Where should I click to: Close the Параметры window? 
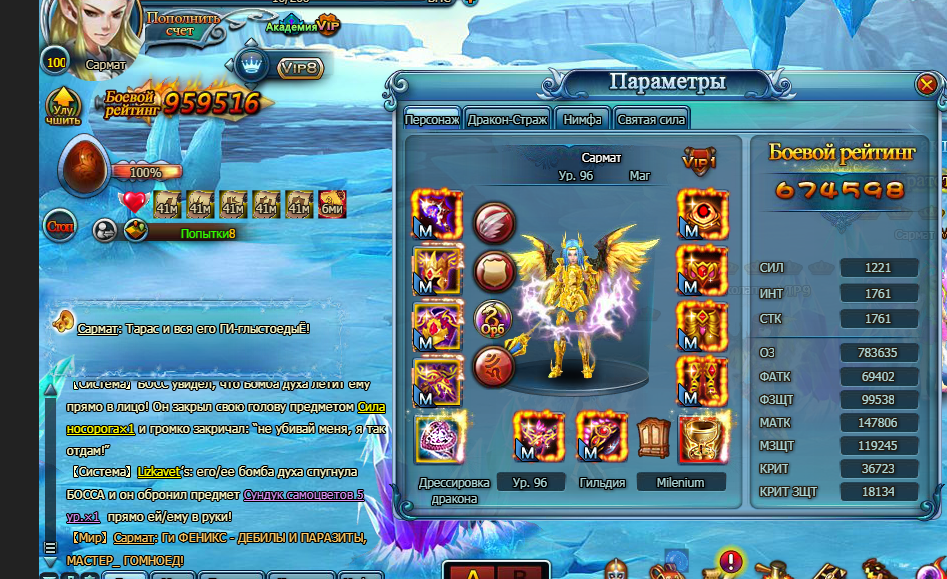tap(926, 85)
